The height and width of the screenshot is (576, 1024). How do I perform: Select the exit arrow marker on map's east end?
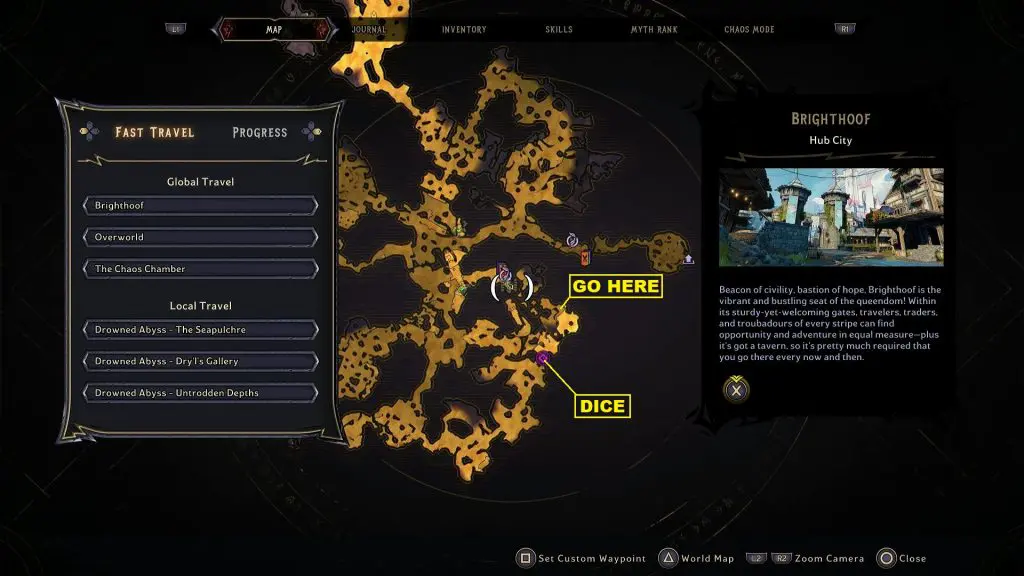coord(688,260)
